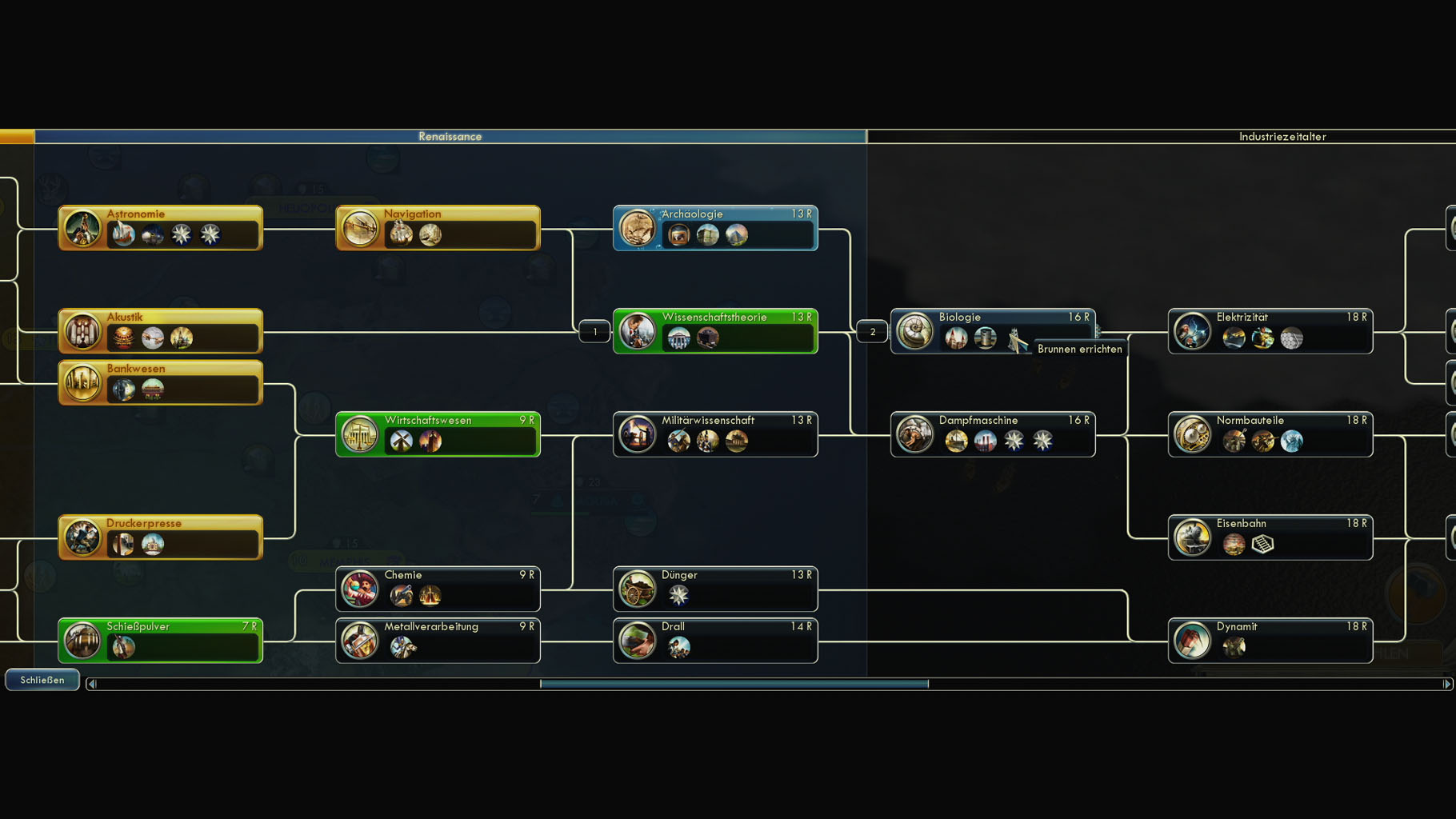Select the Drall technology
Viewport: 1456px width, 819px height.
pos(715,641)
